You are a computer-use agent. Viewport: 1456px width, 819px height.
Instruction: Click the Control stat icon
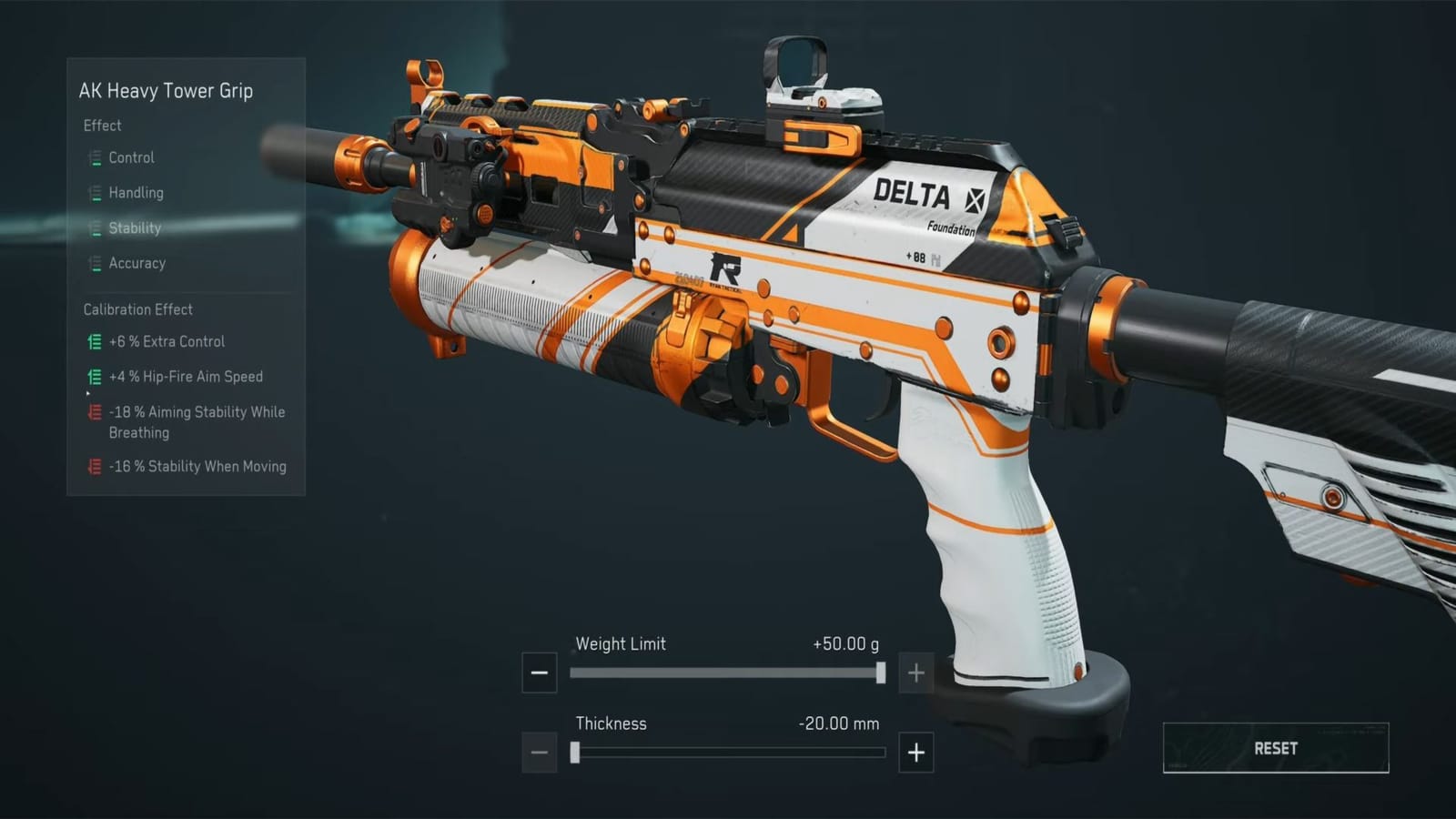coord(94,157)
